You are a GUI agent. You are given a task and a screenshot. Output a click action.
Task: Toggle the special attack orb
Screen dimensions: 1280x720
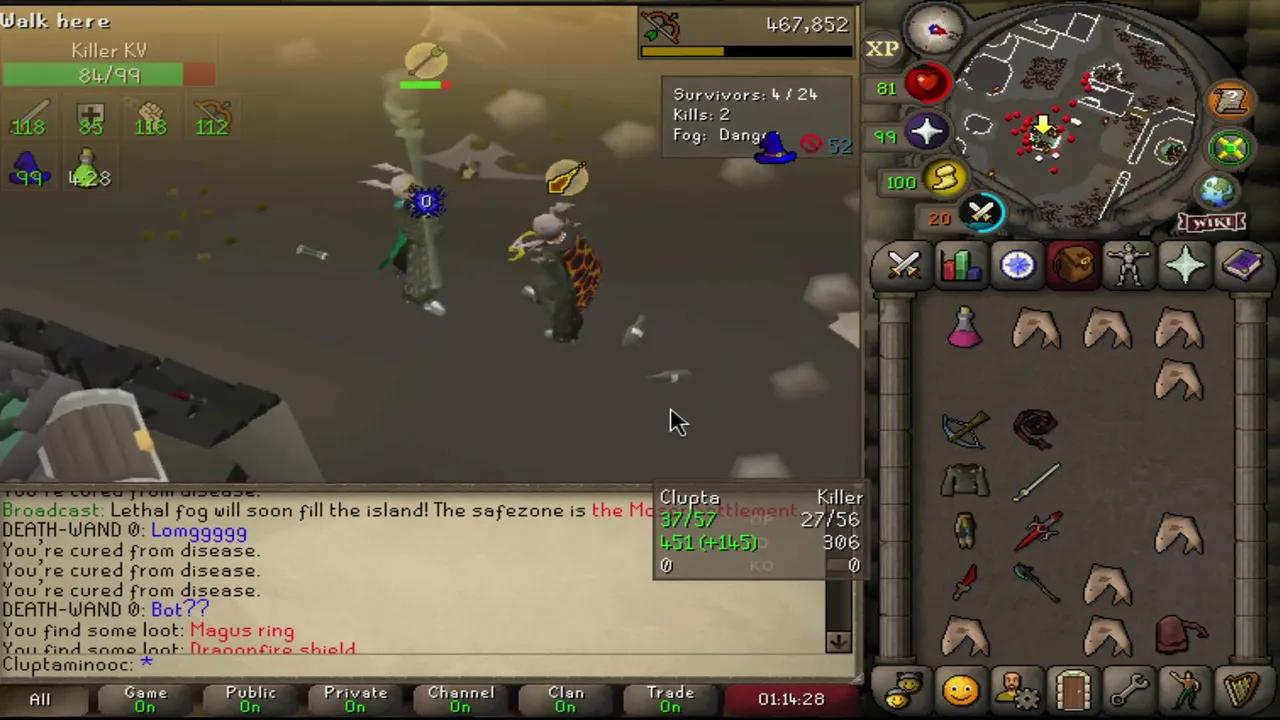point(982,211)
